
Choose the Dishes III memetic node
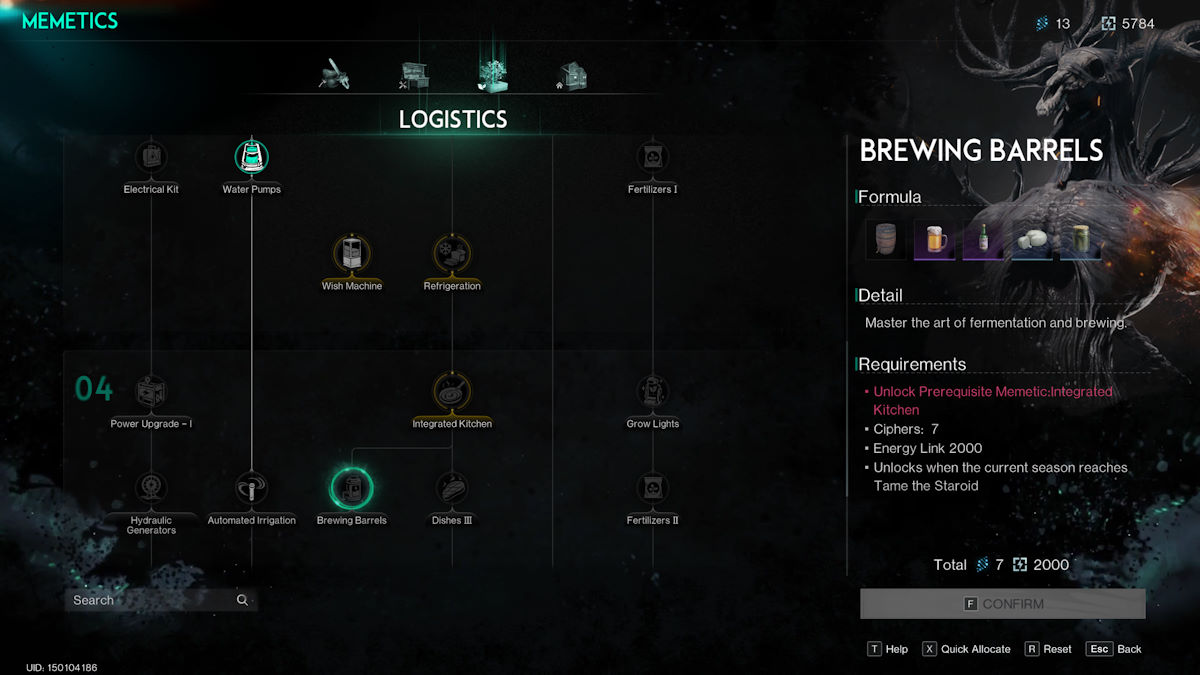pos(452,488)
